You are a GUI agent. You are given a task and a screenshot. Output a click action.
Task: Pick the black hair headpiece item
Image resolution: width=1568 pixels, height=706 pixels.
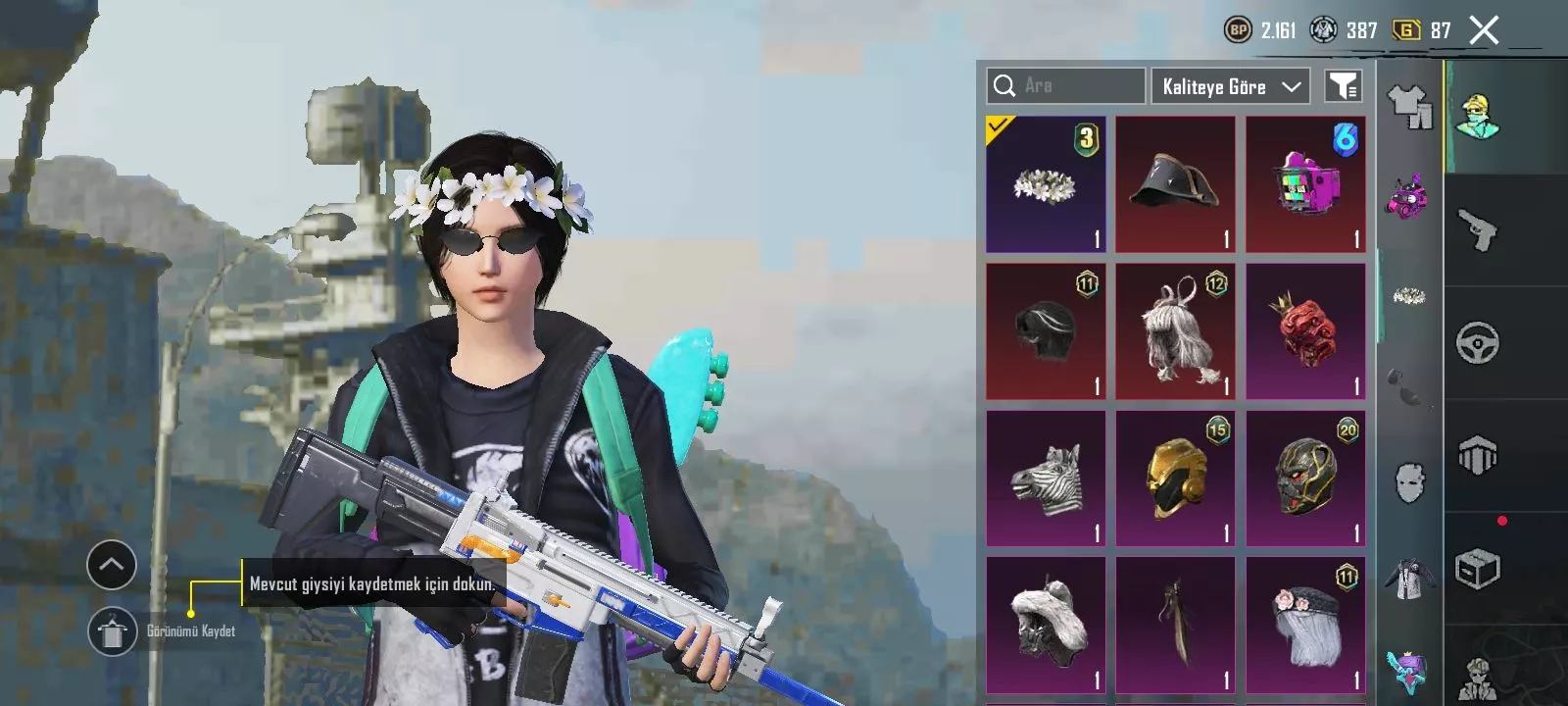[x=1046, y=331]
